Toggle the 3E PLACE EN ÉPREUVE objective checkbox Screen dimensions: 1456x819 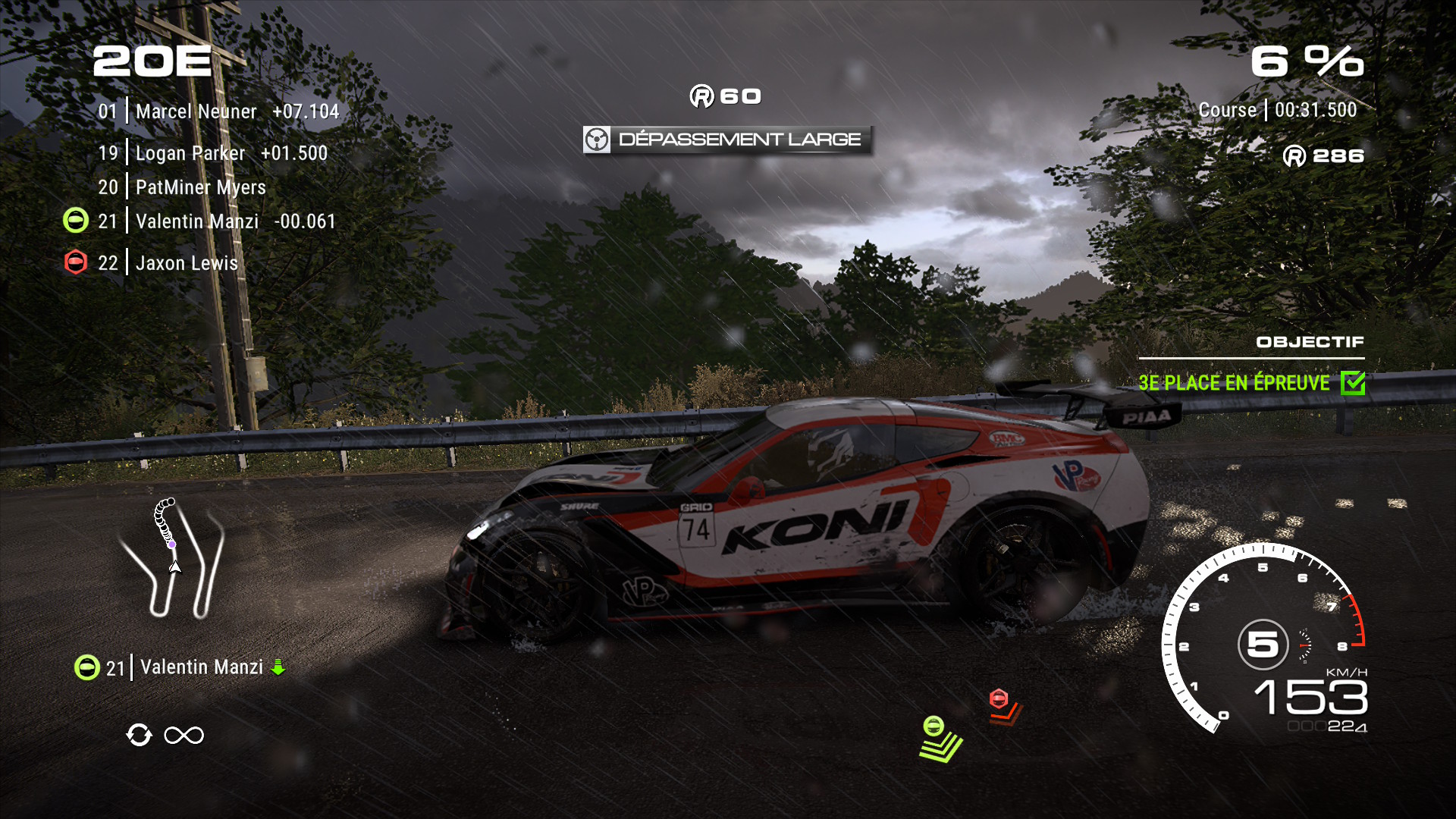1352,383
